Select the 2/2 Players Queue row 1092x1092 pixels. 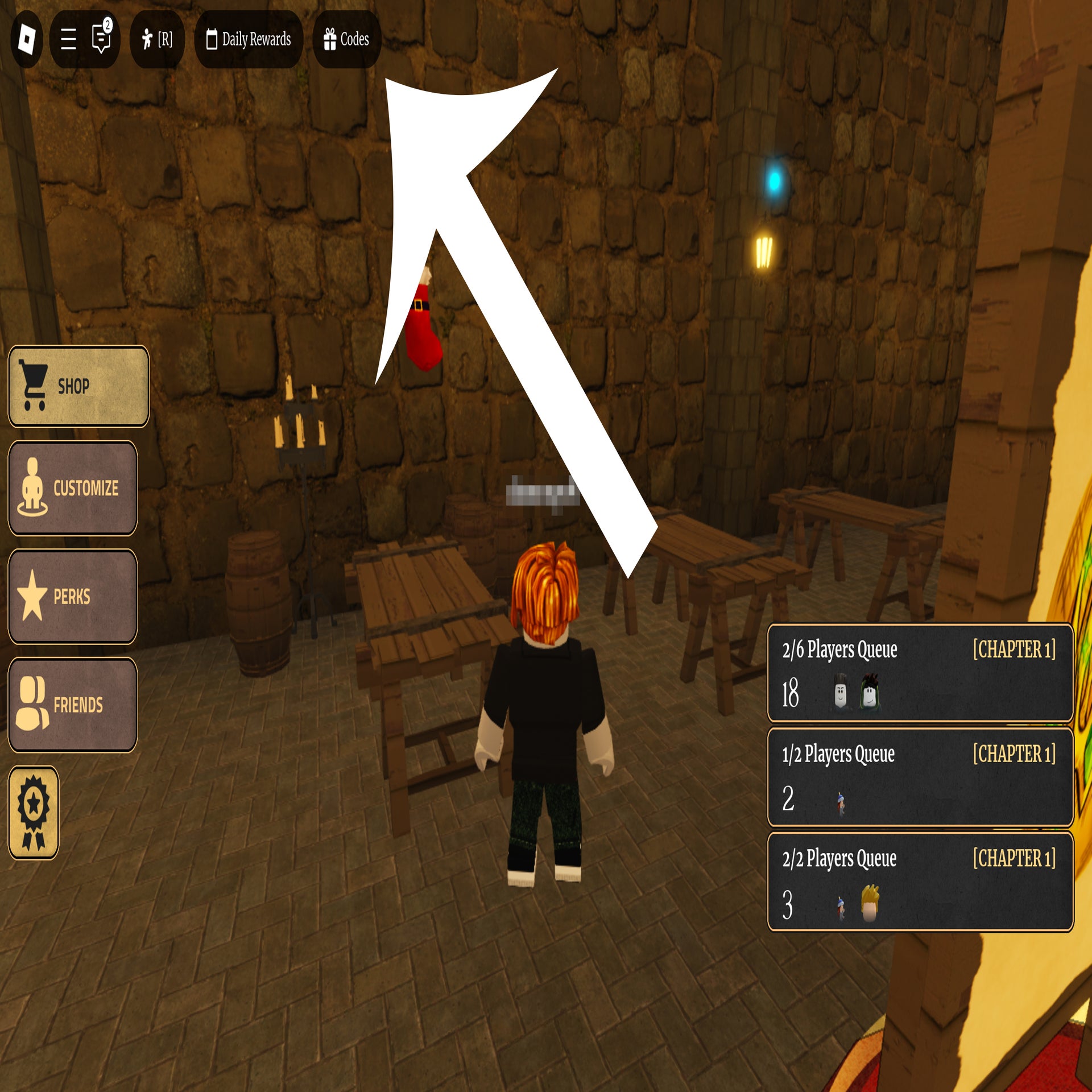(x=920, y=882)
